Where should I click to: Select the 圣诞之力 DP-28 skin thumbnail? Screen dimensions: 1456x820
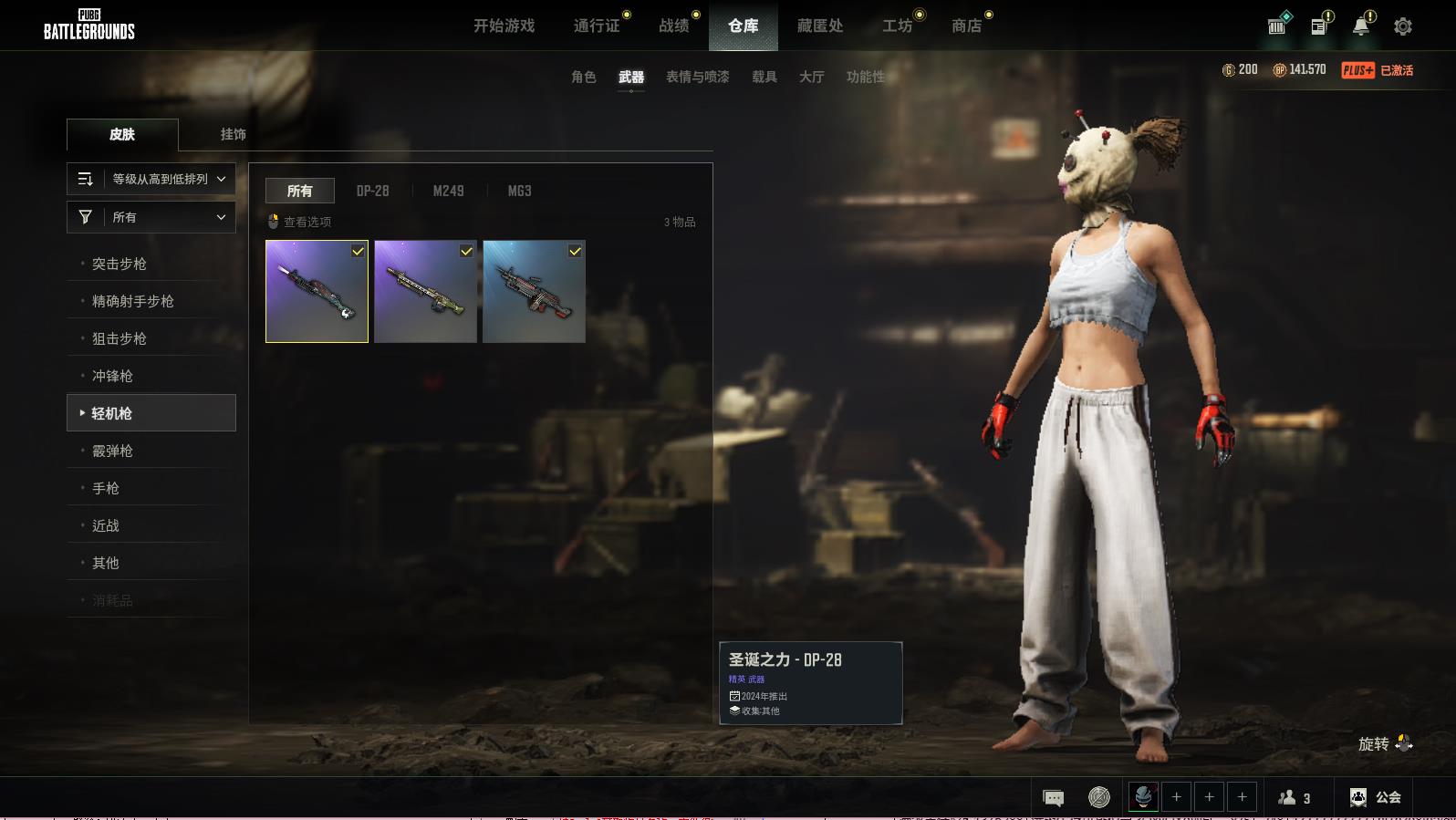[317, 292]
